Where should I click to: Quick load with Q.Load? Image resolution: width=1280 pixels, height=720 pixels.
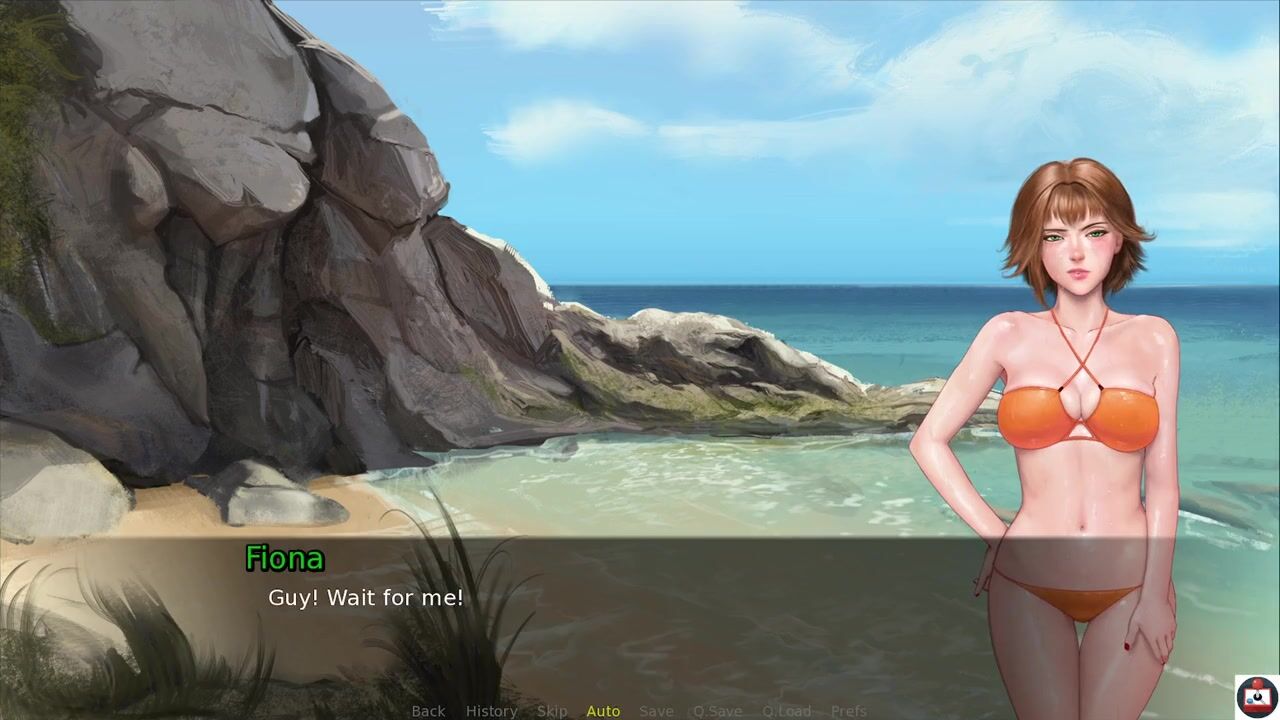point(787,711)
